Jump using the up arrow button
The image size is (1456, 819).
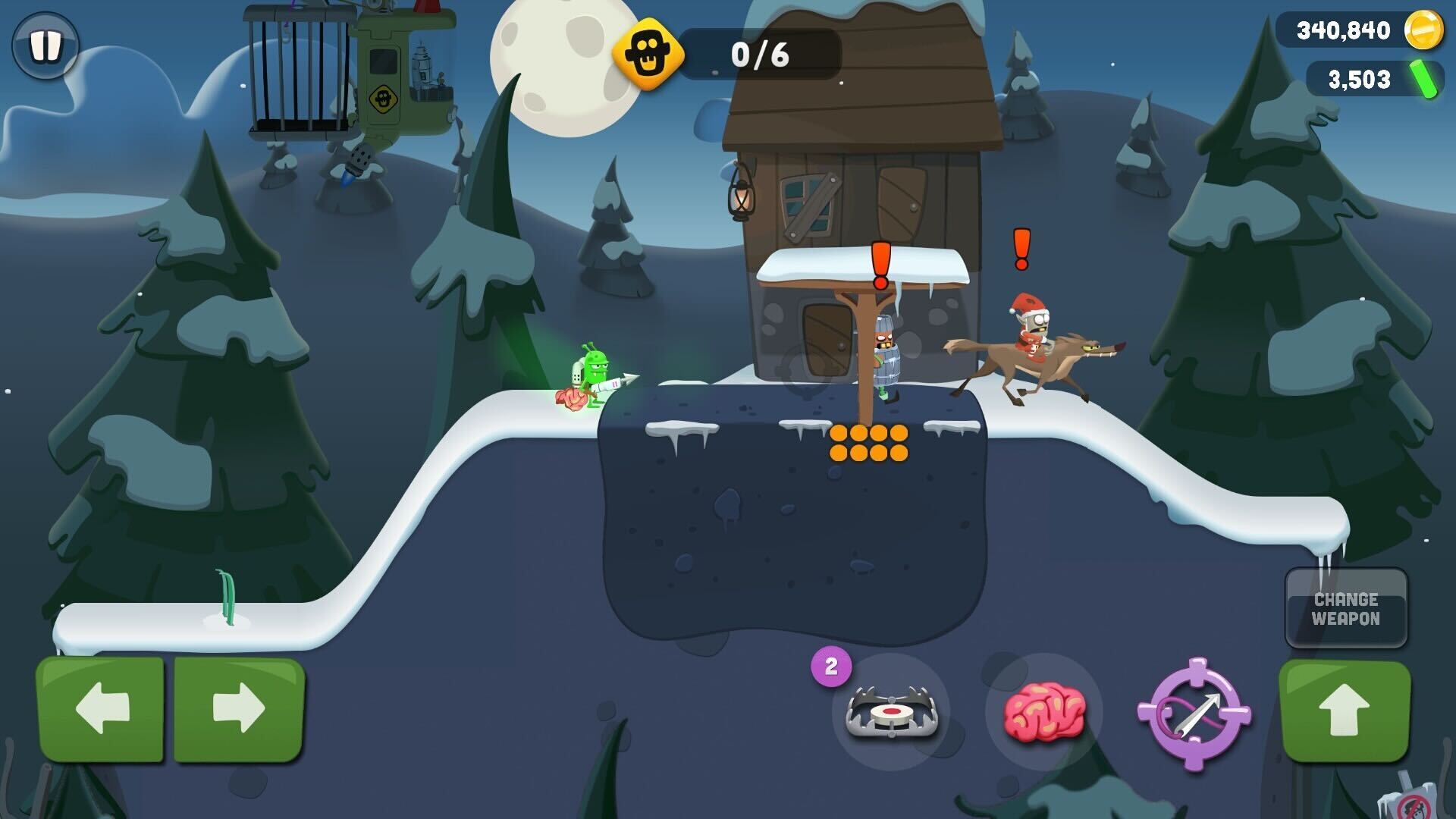point(1345,711)
